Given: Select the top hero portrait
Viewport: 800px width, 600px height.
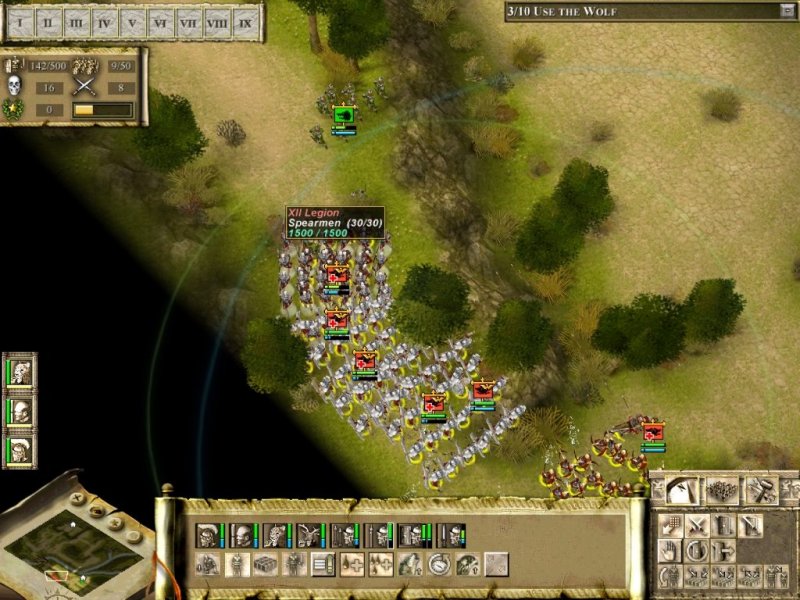Looking at the screenshot, I should (x=21, y=373).
